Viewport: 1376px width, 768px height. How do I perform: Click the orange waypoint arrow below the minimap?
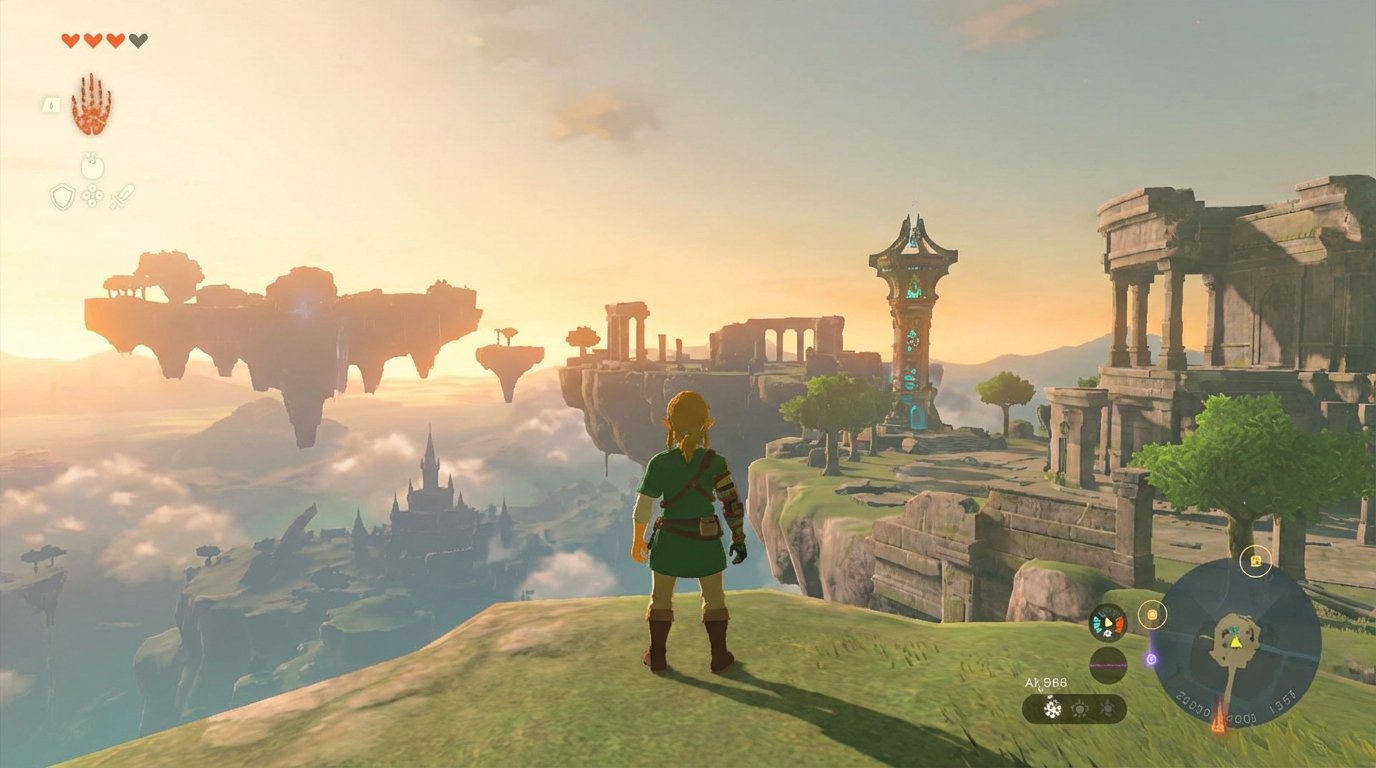(1220, 717)
